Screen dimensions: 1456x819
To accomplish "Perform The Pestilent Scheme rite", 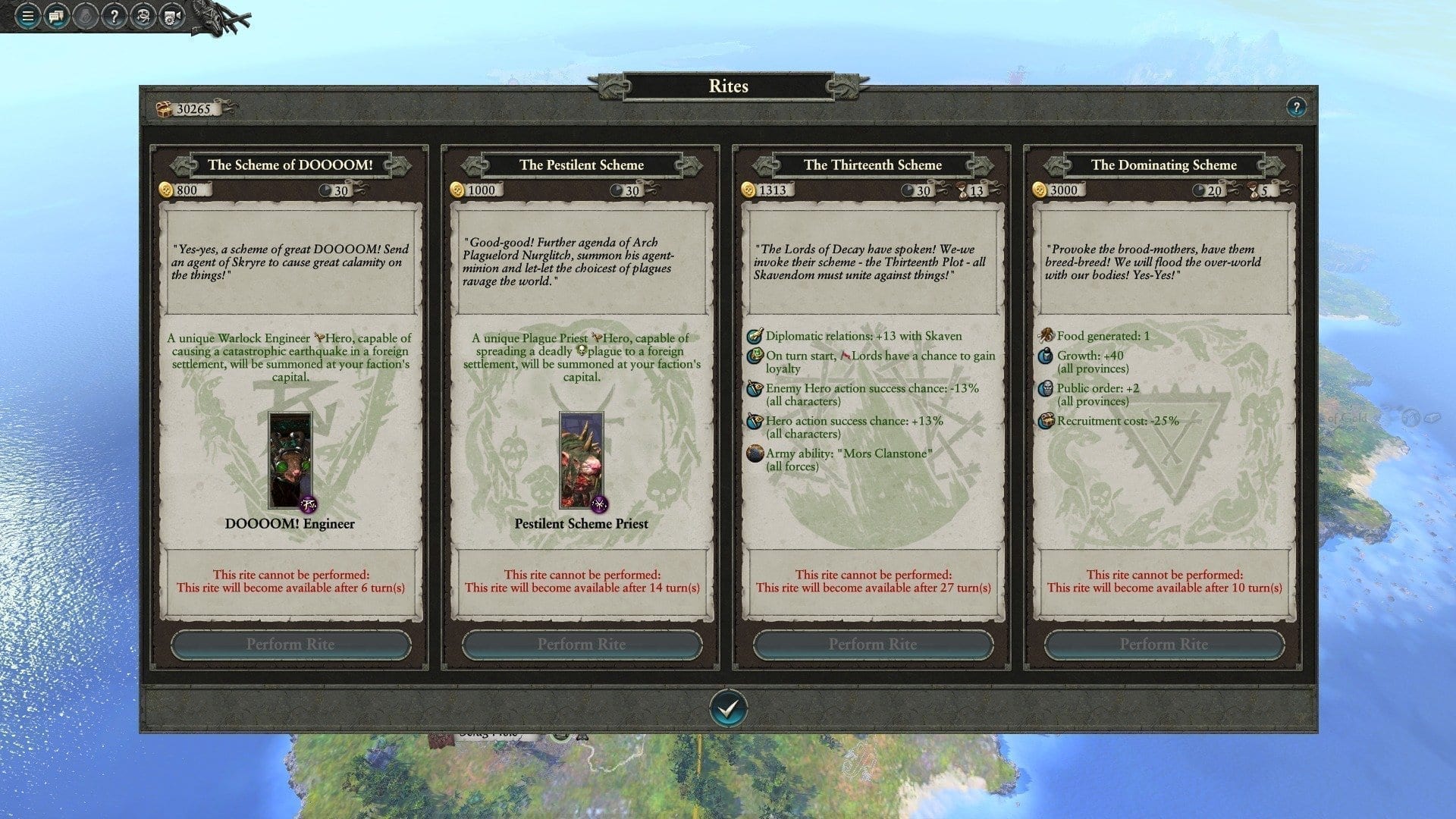I will pyautogui.click(x=582, y=645).
